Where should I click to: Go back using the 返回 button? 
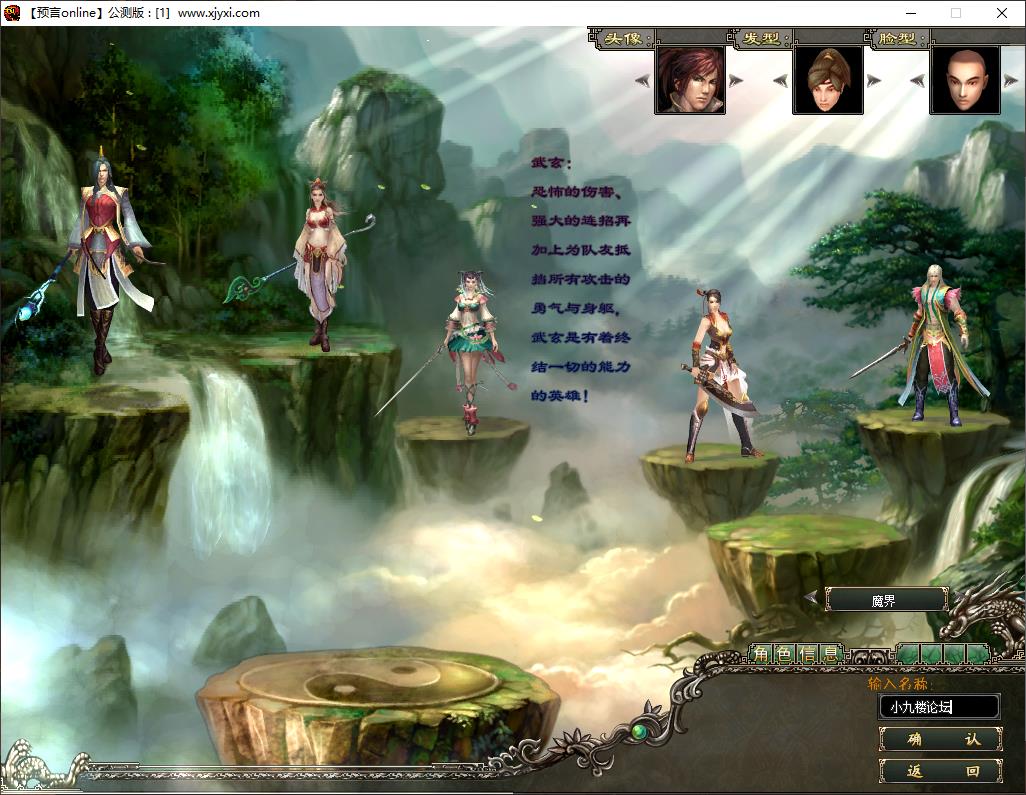click(940, 771)
